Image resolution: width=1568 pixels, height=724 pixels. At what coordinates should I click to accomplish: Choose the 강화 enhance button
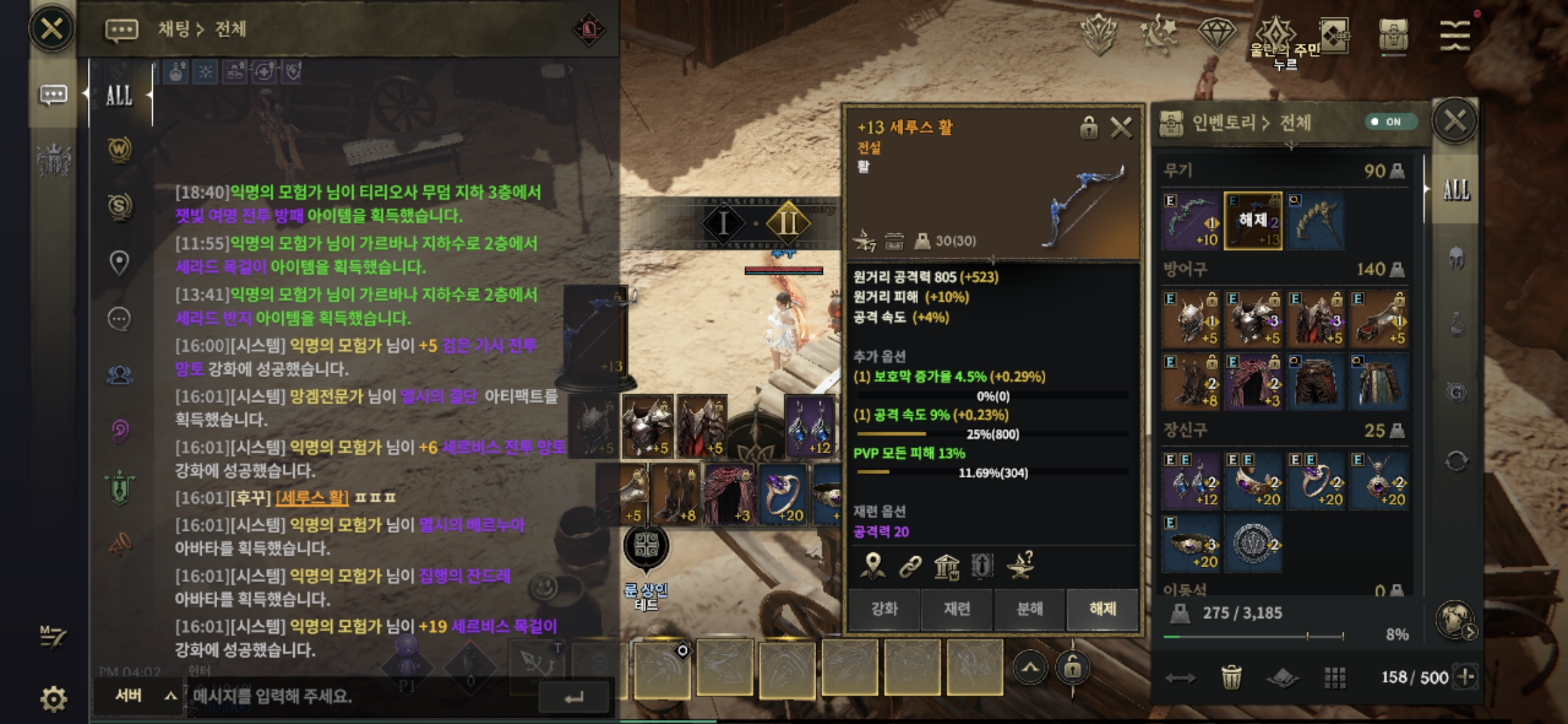[x=884, y=608]
